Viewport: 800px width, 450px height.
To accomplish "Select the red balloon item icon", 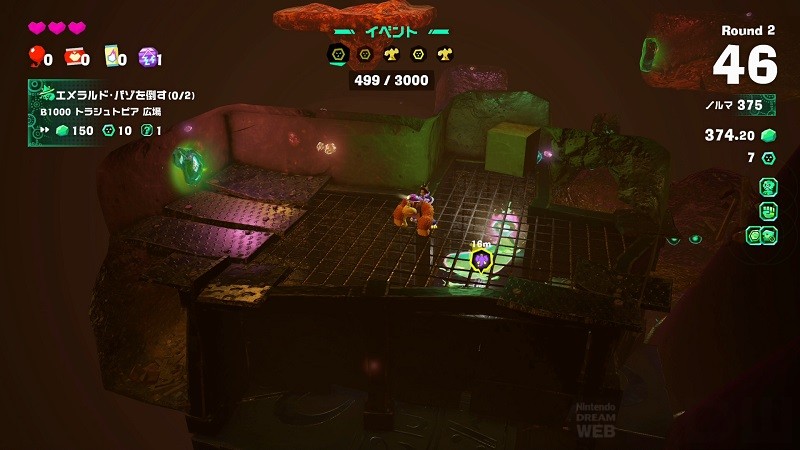I will click(x=38, y=56).
